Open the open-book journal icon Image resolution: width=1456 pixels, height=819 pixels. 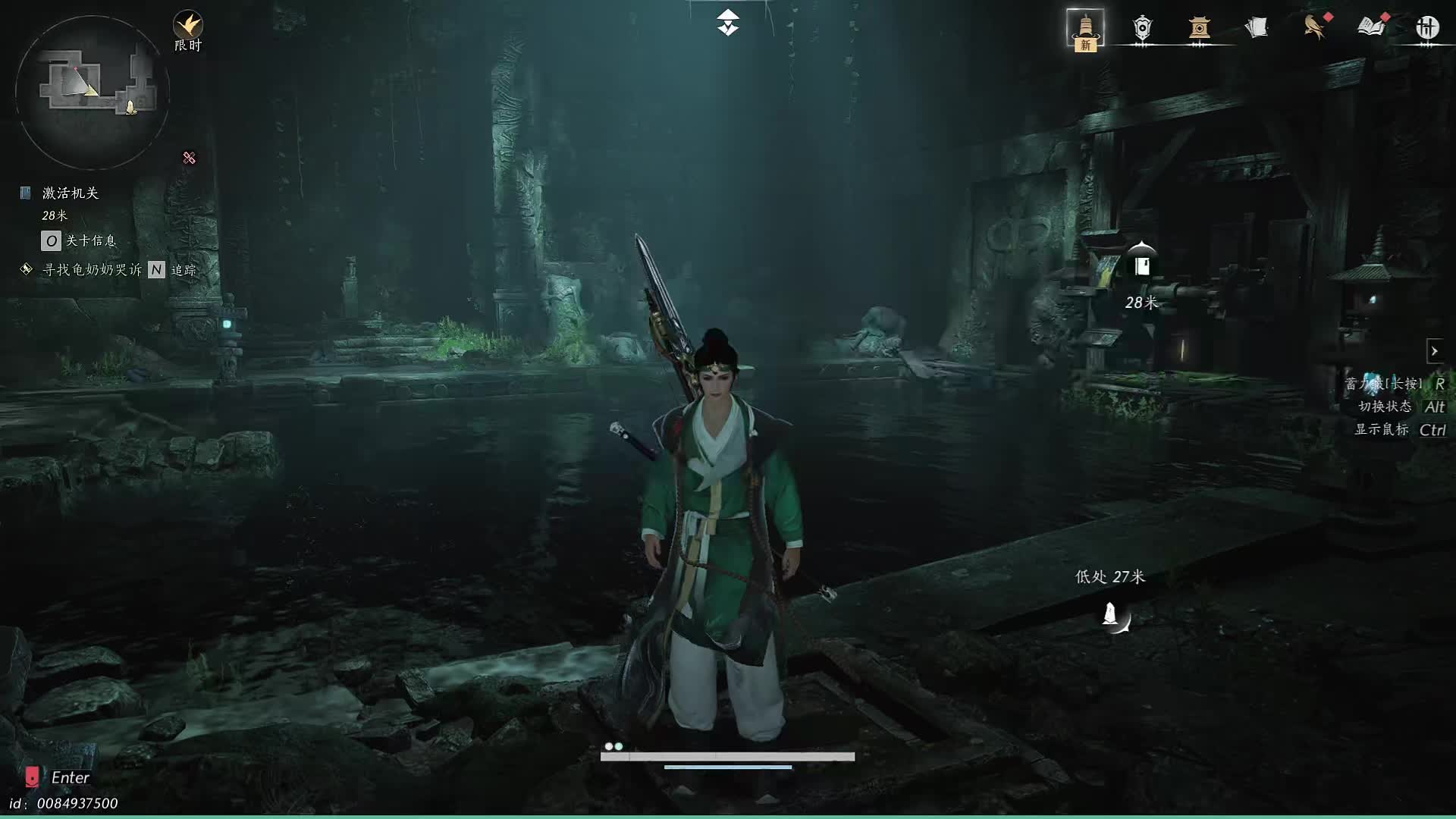pyautogui.click(x=1371, y=27)
